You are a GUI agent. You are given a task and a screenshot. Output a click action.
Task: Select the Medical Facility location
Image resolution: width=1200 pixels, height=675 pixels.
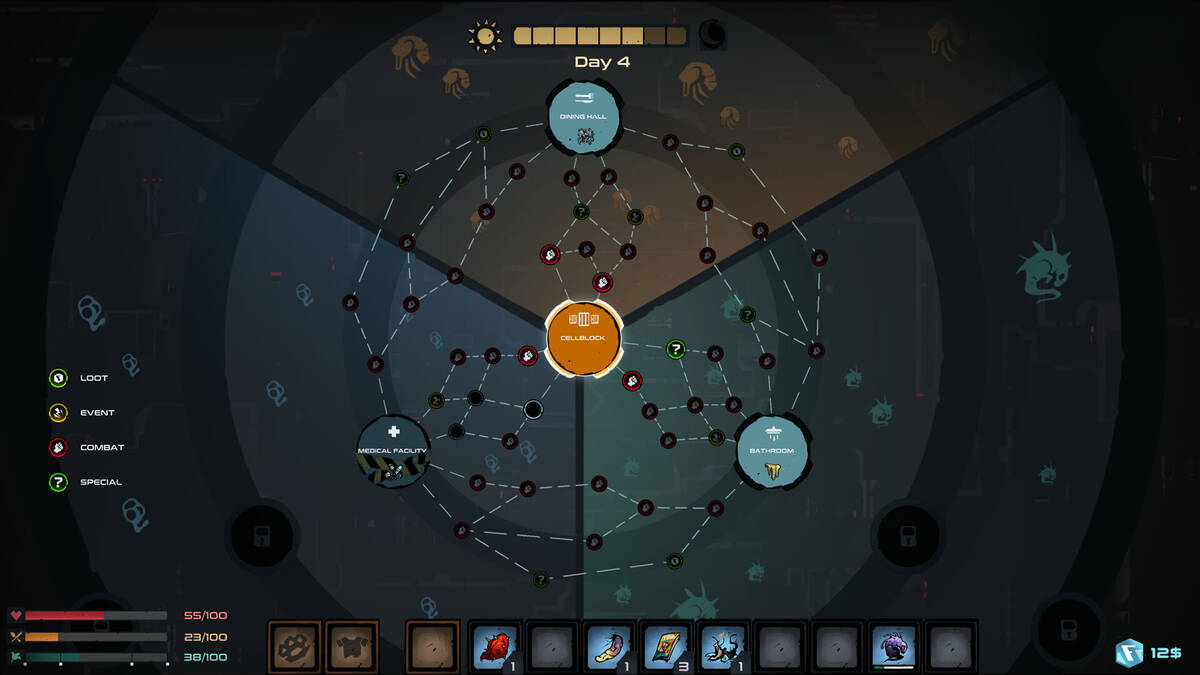[x=393, y=452]
